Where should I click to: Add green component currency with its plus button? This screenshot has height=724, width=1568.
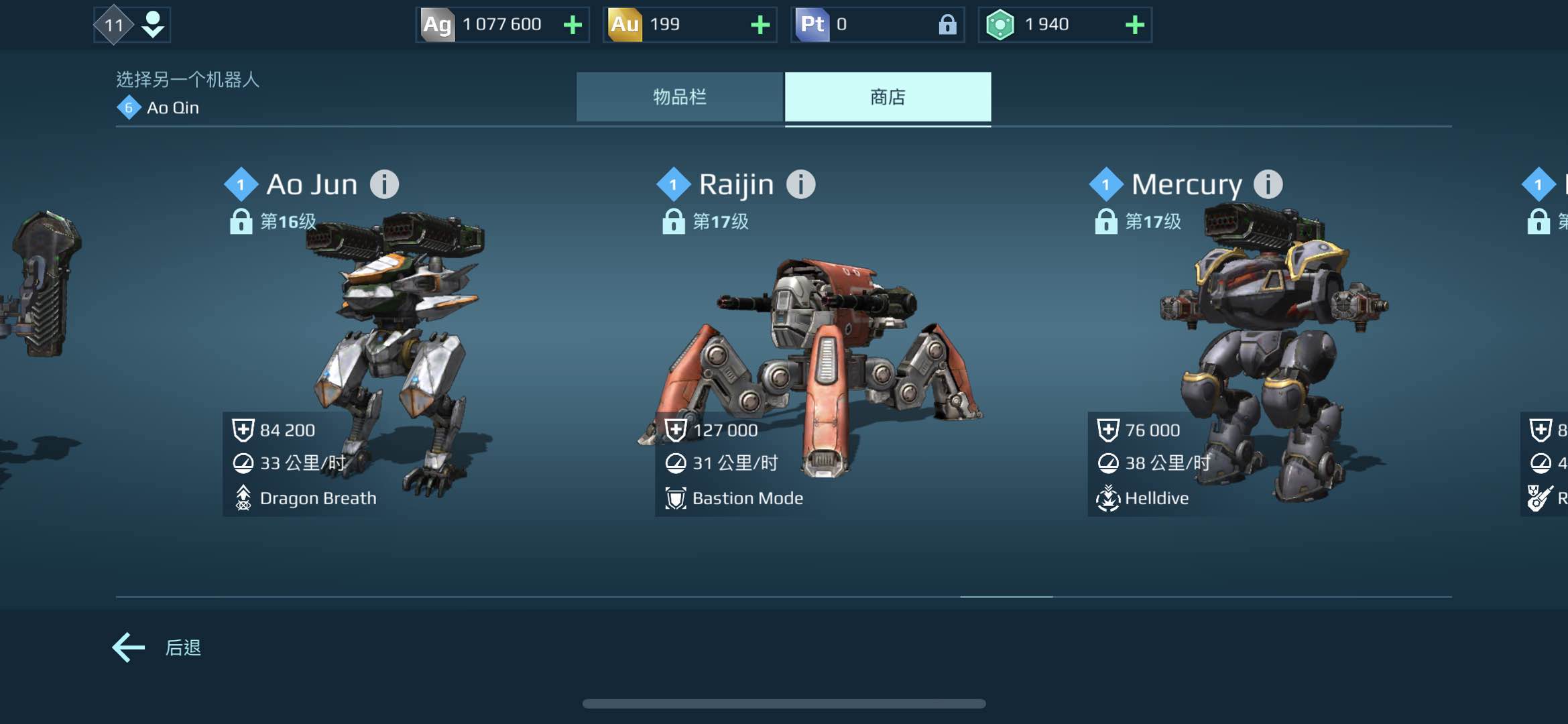(x=1134, y=25)
